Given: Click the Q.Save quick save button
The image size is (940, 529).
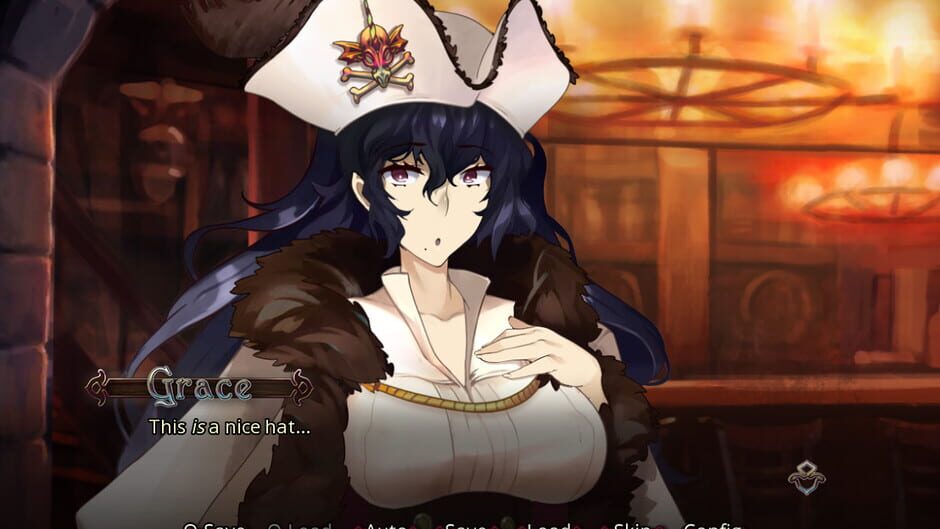Looking at the screenshot, I should [214, 525].
